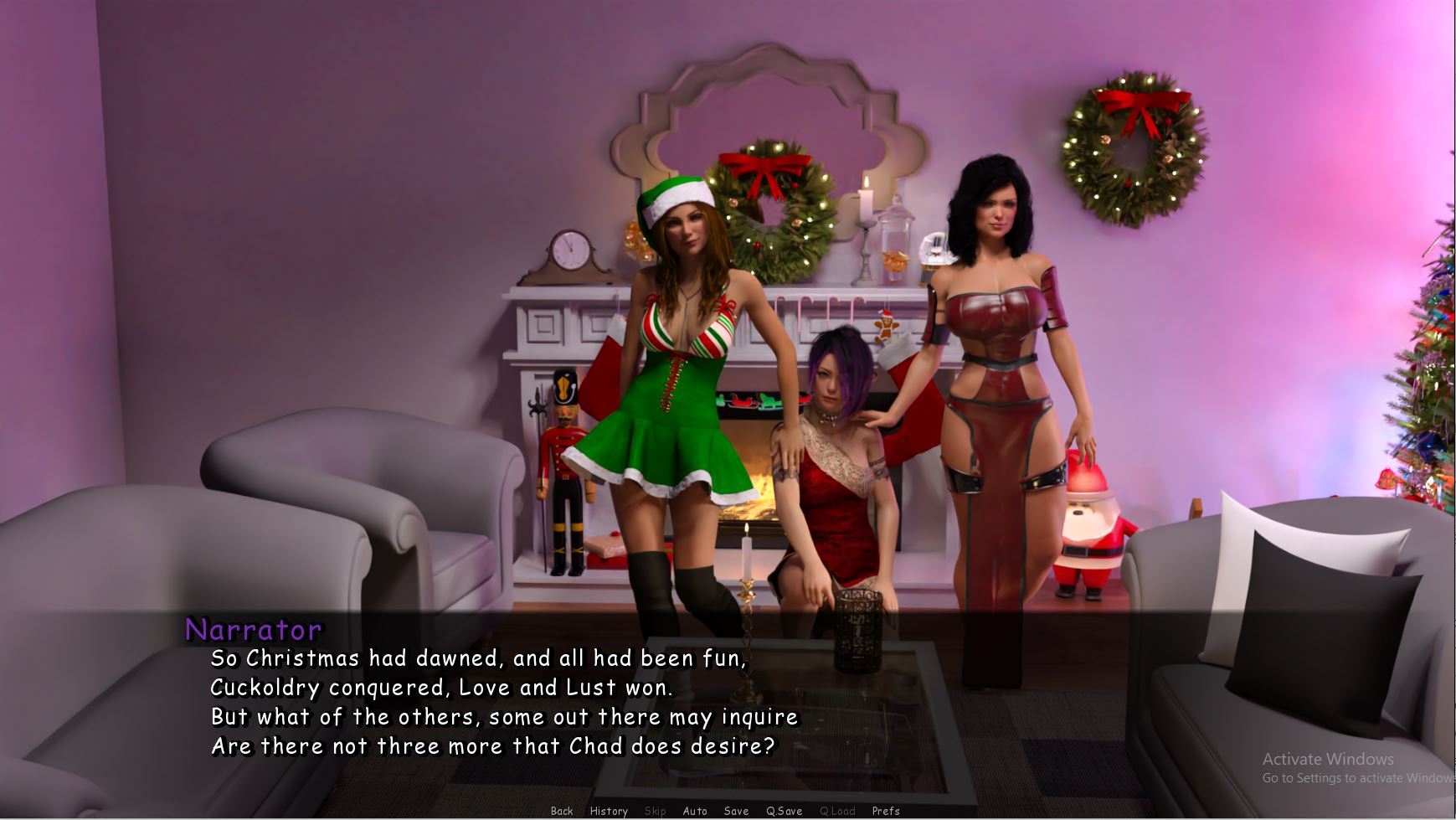This screenshot has height=820, width=1456.
Task: Open the History dialogue log
Action: 609,811
